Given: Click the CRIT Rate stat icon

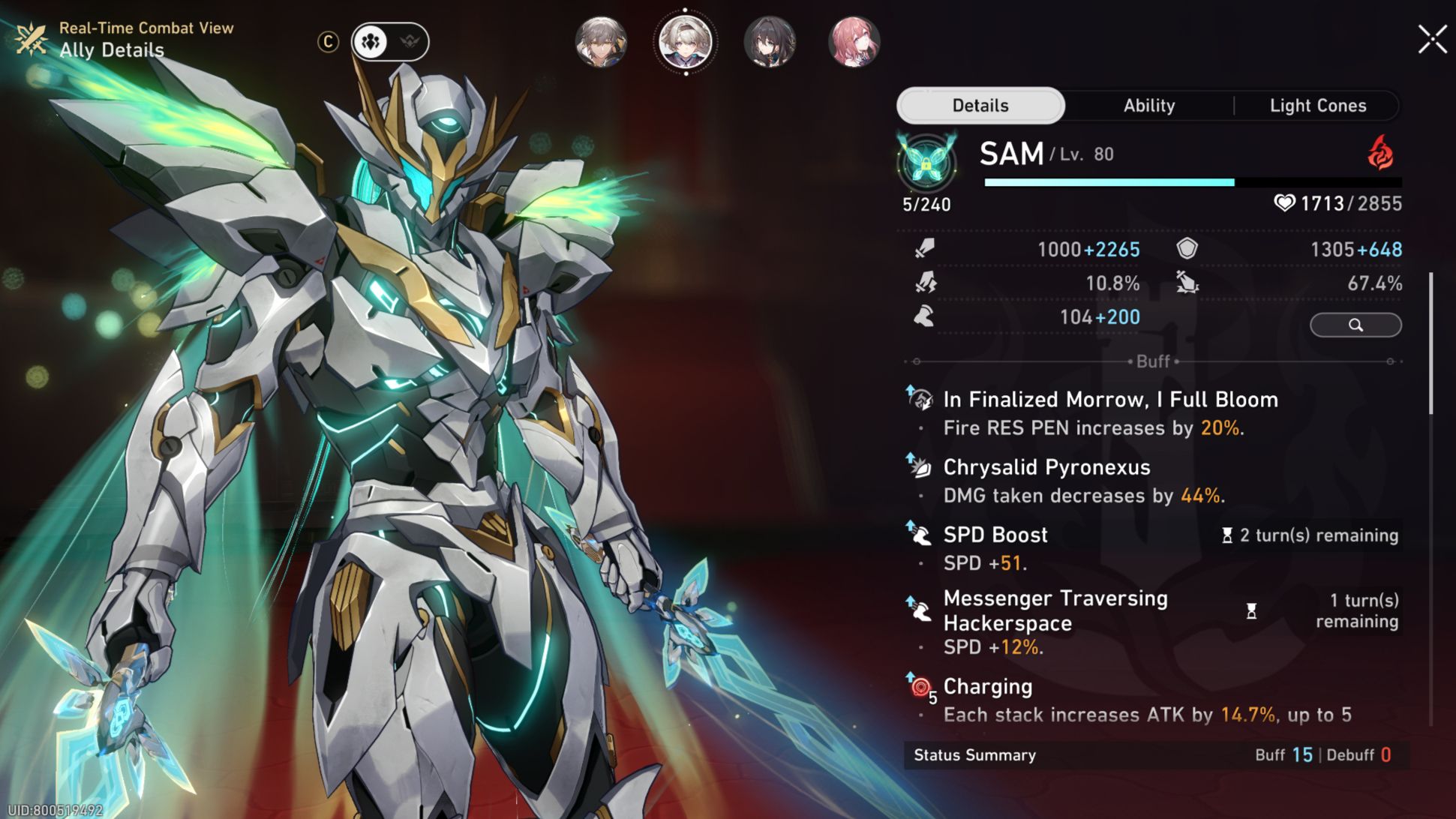Looking at the screenshot, I should tap(924, 283).
